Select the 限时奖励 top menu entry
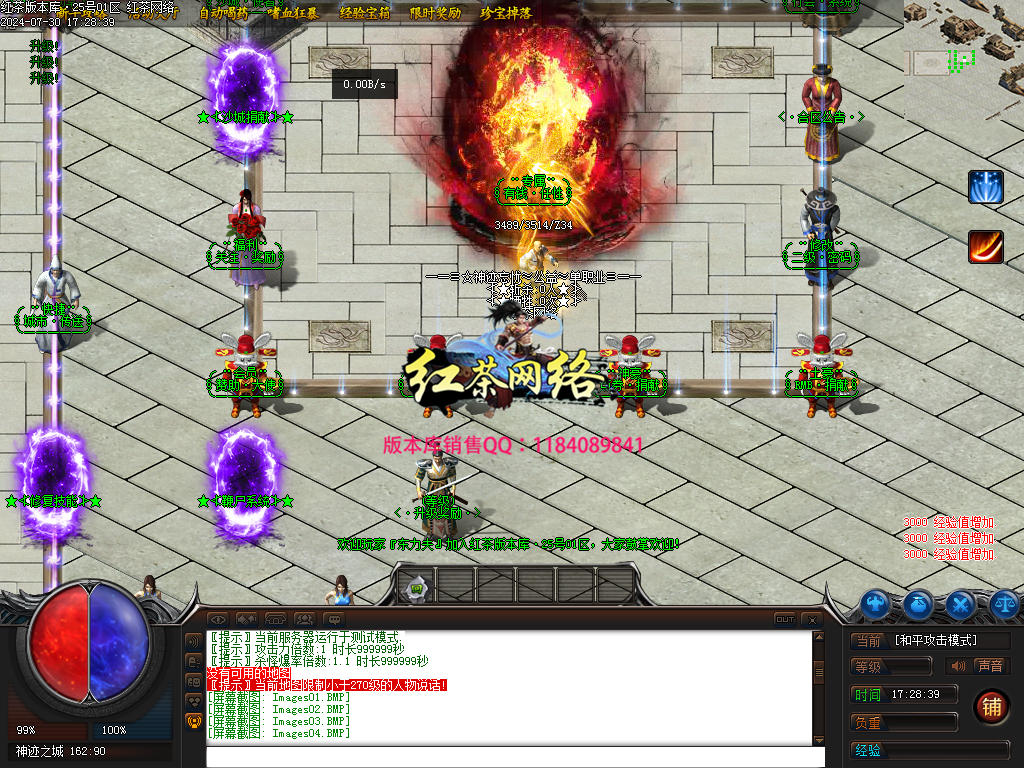Screen dimensions: 1024x768 [x=436, y=13]
